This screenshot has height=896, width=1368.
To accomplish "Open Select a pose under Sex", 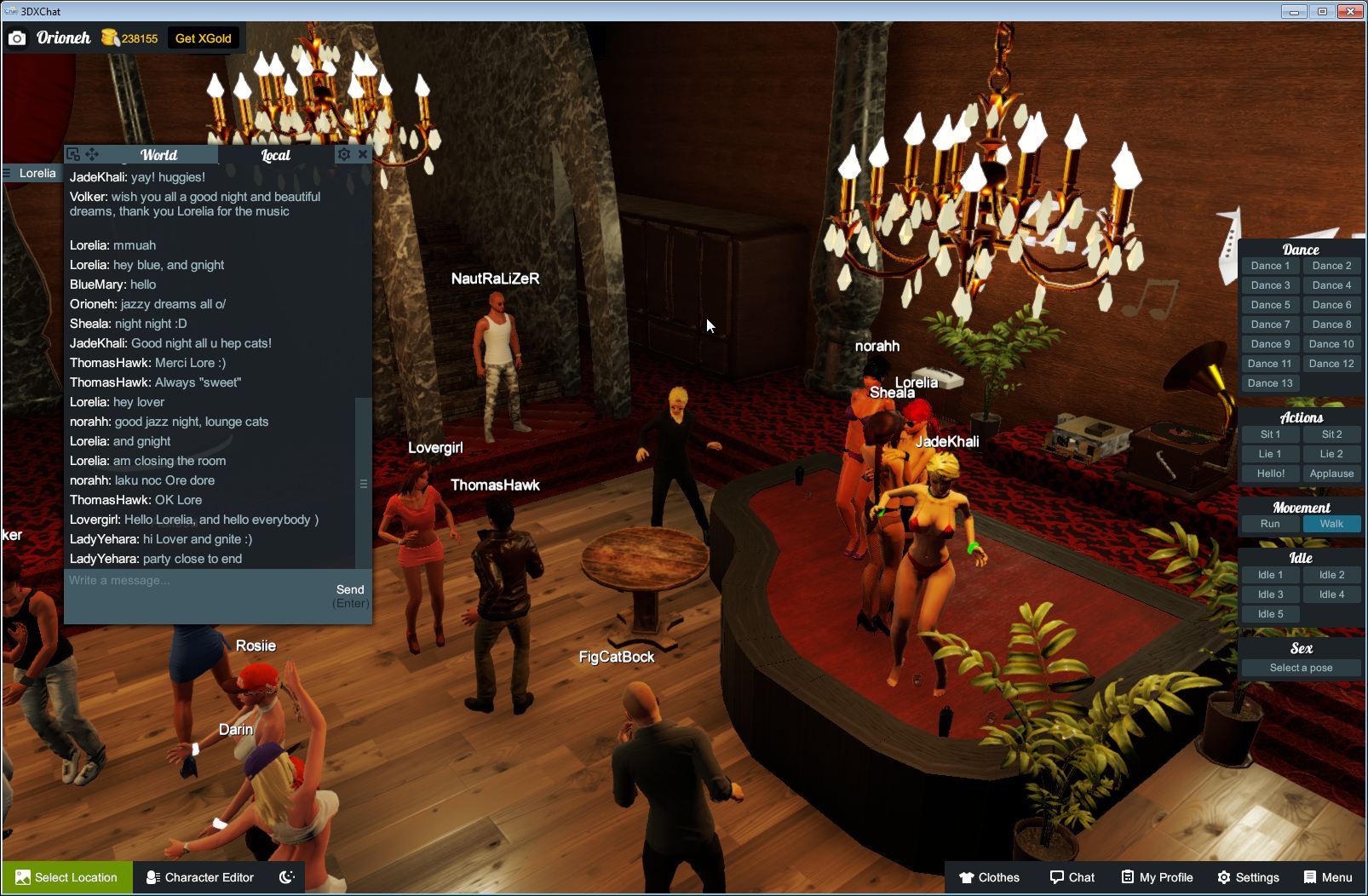I will [x=1301, y=668].
